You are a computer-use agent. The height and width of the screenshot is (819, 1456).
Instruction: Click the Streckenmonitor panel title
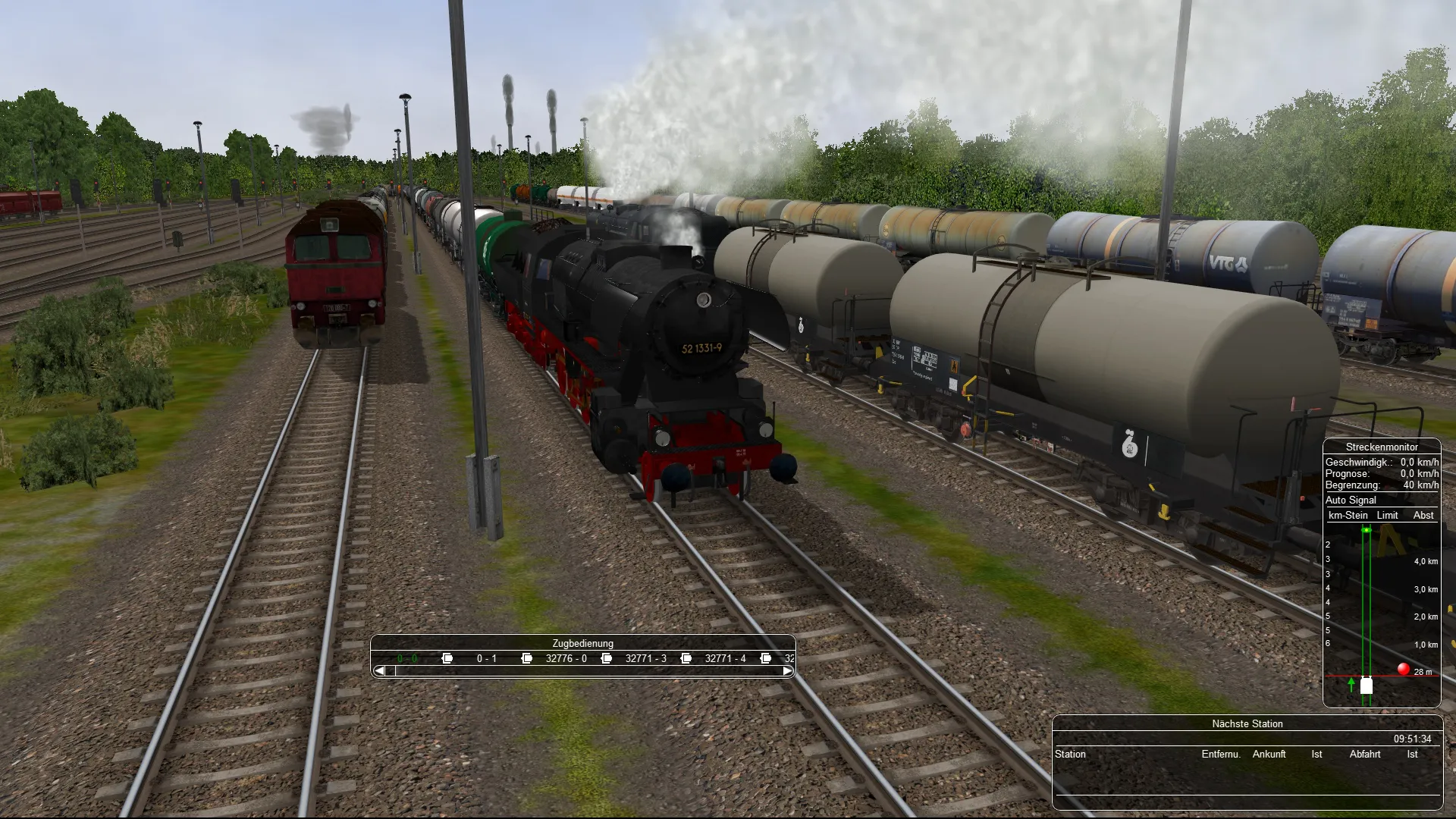click(x=1381, y=447)
